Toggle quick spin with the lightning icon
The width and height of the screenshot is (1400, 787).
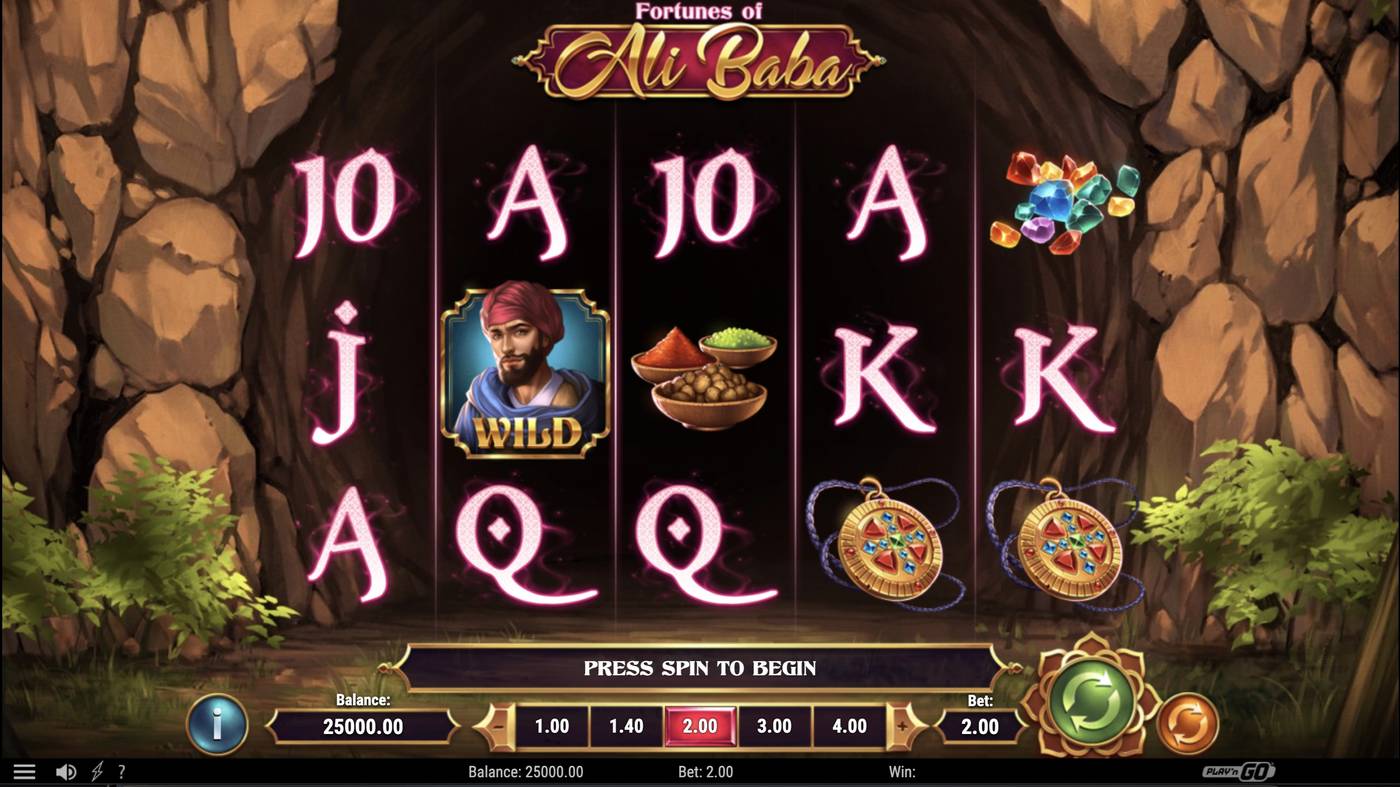coord(95,771)
